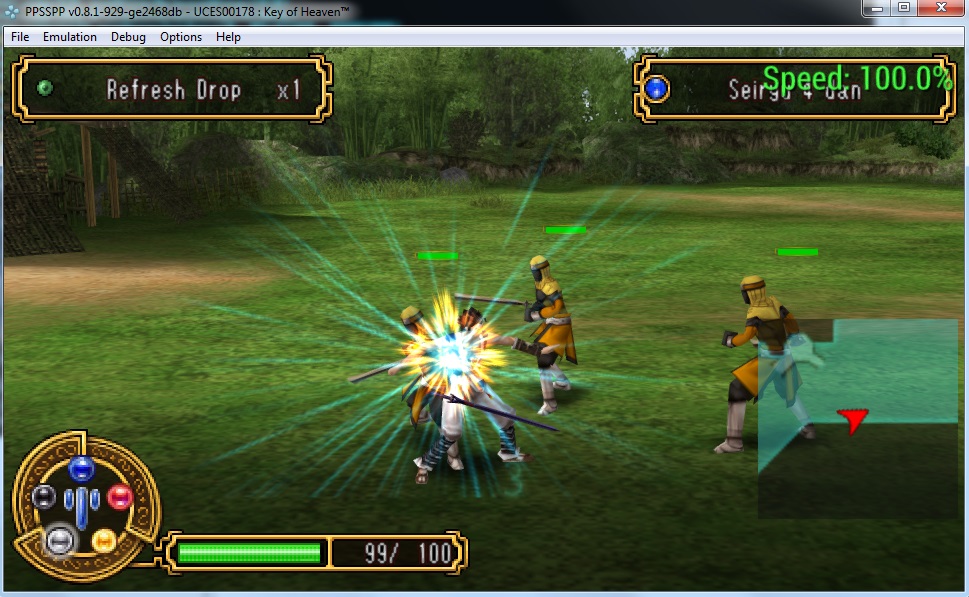
Task: Select the Refresh Drop item panel
Action: (x=171, y=90)
